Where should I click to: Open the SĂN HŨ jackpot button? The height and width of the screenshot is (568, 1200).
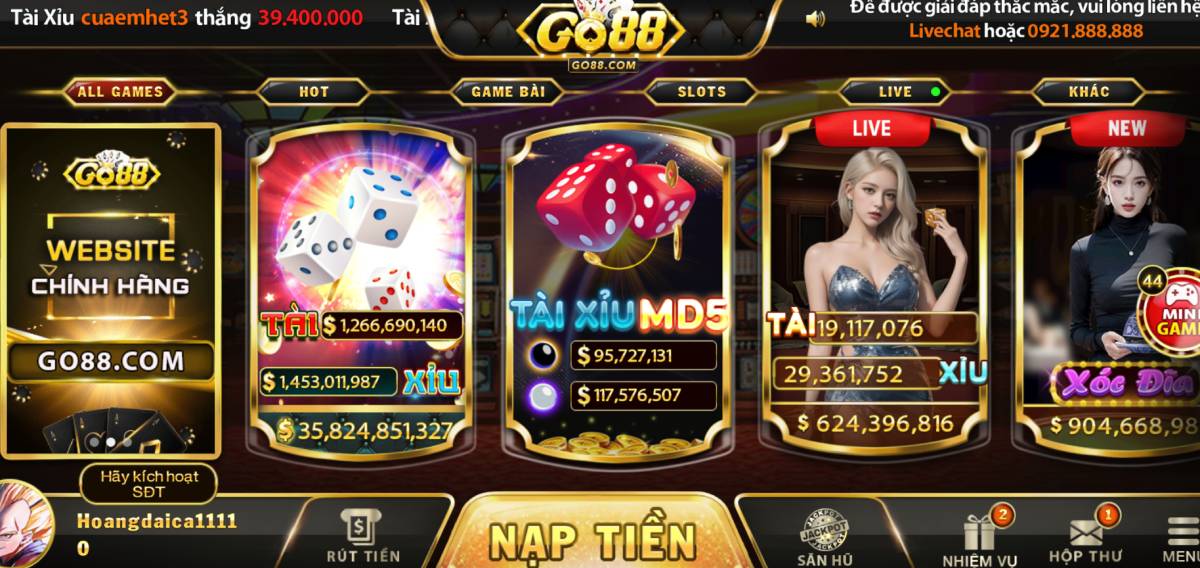click(825, 538)
